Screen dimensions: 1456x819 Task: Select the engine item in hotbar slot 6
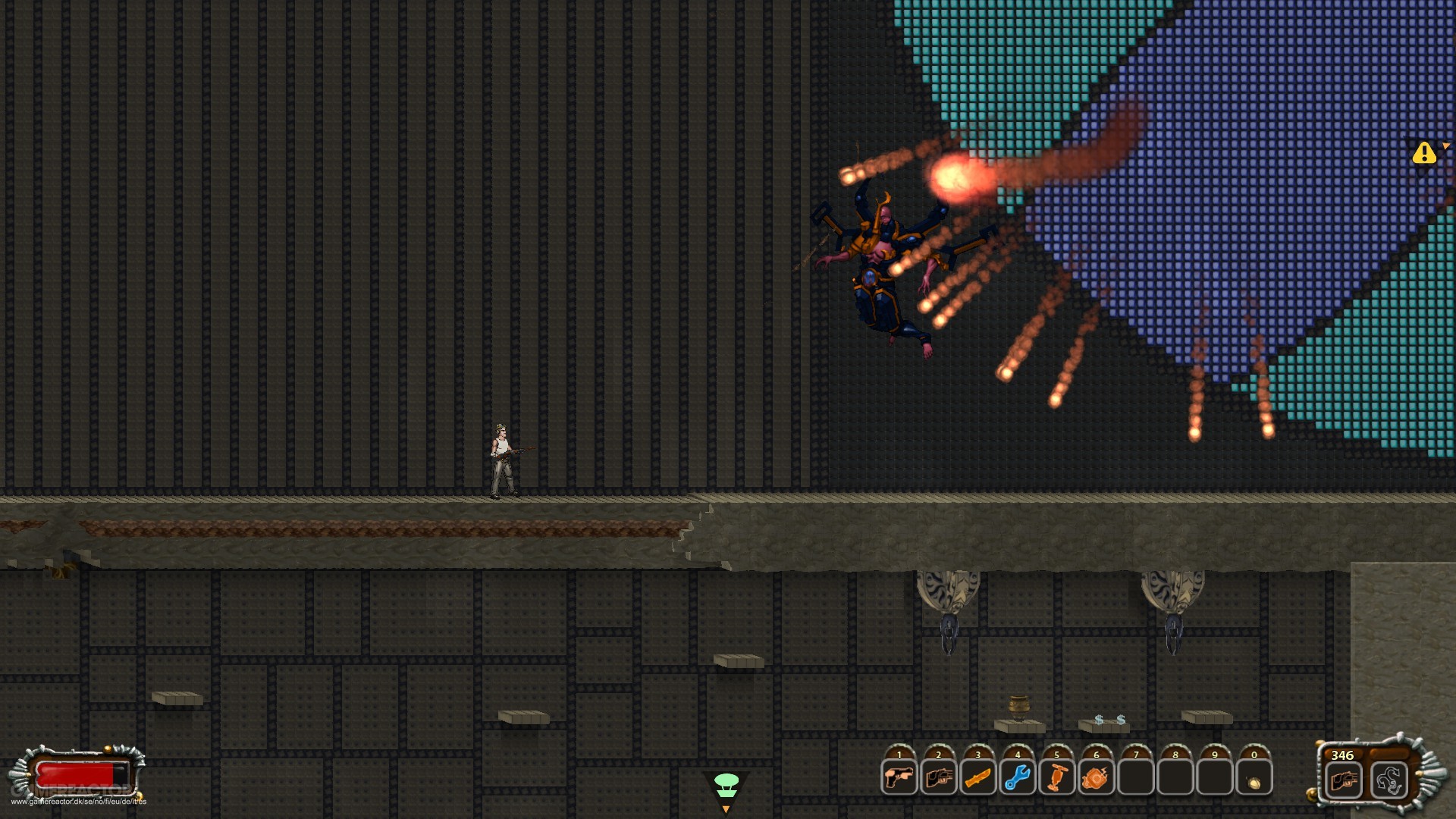(1096, 777)
